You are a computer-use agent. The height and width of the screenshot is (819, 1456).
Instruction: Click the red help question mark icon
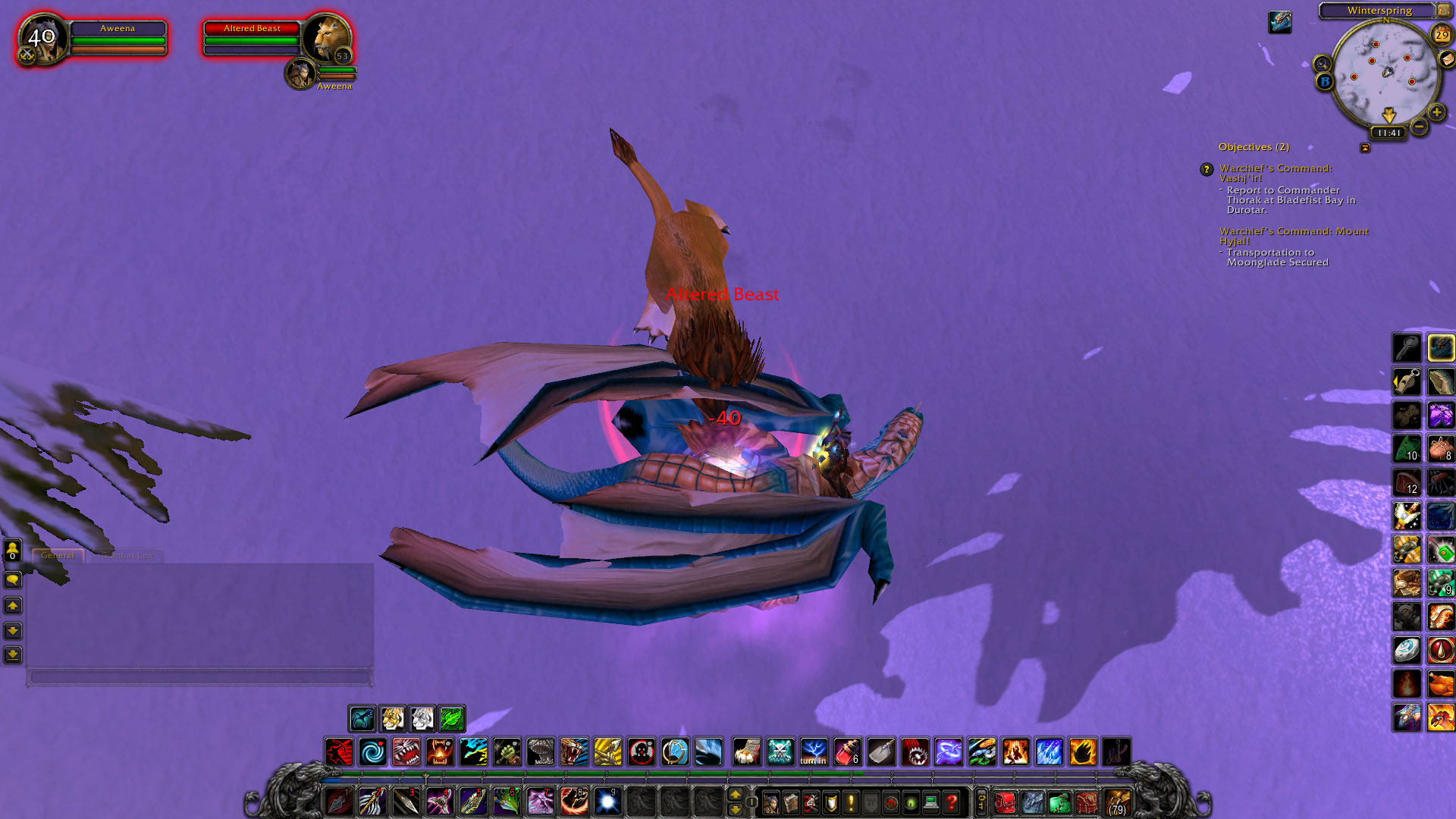[949, 802]
